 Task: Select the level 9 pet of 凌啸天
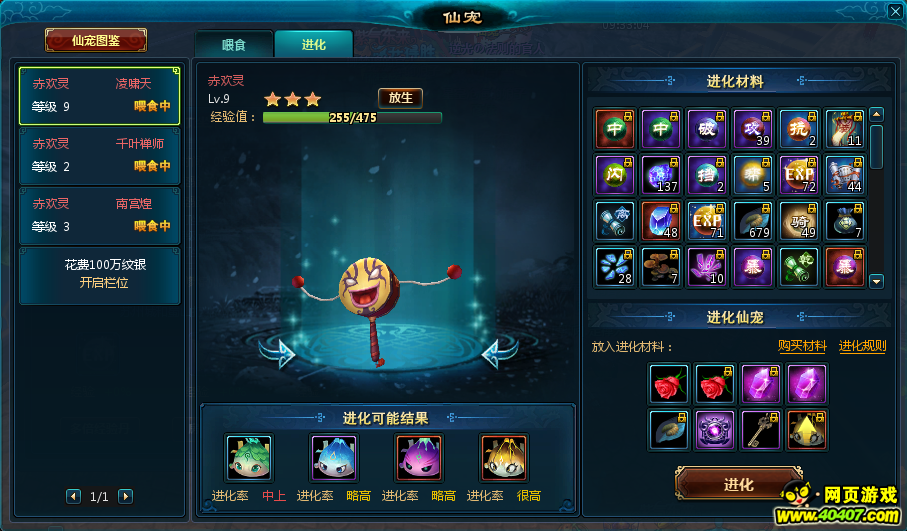point(99,96)
